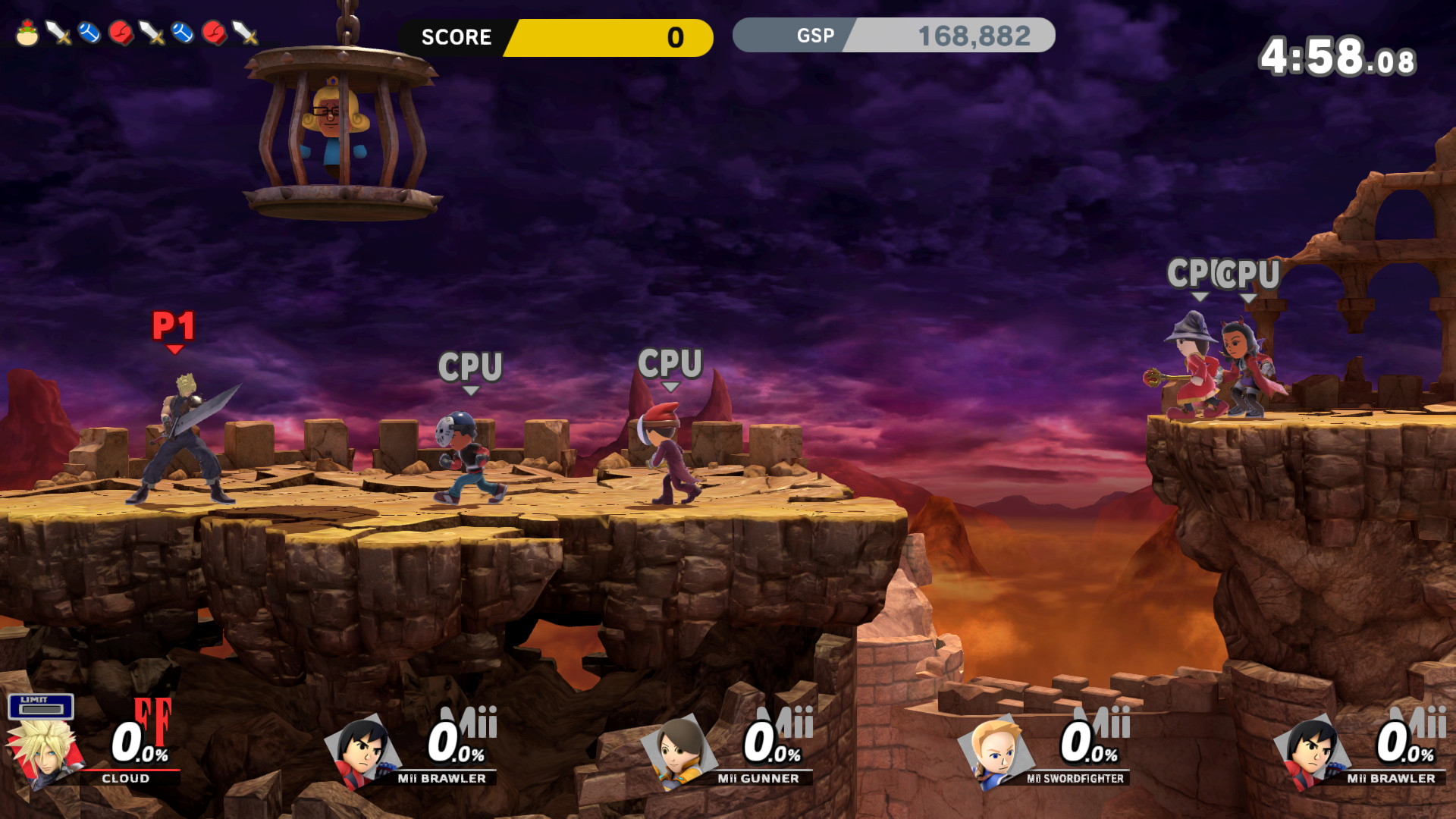Viewport: 1456px width, 819px height.
Task: Click the Limit gauge under Cloud
Action: [x=40, y=707]
